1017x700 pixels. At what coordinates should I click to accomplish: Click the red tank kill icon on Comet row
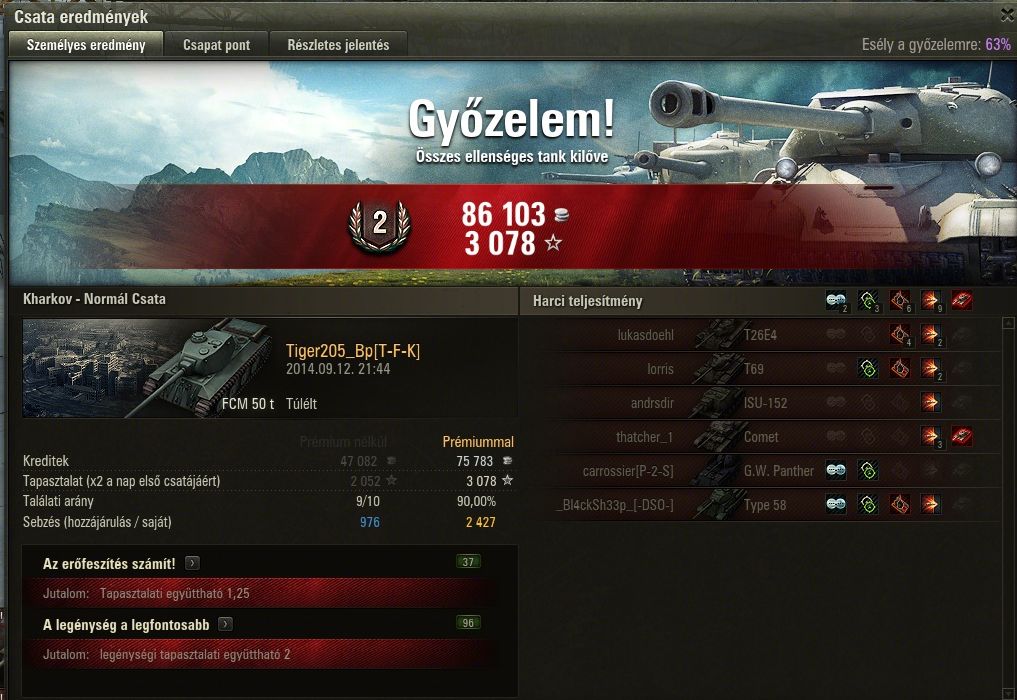click(x=962, y=436)
